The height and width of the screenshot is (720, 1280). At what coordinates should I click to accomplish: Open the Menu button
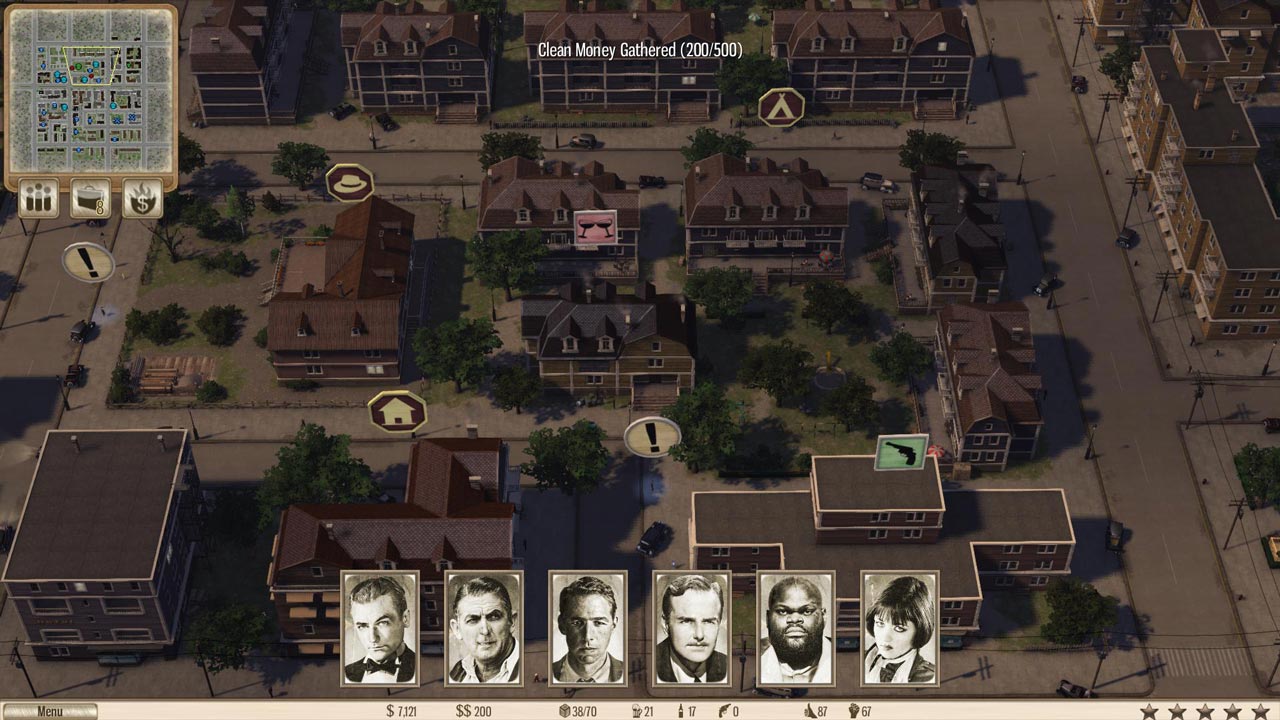49,712
